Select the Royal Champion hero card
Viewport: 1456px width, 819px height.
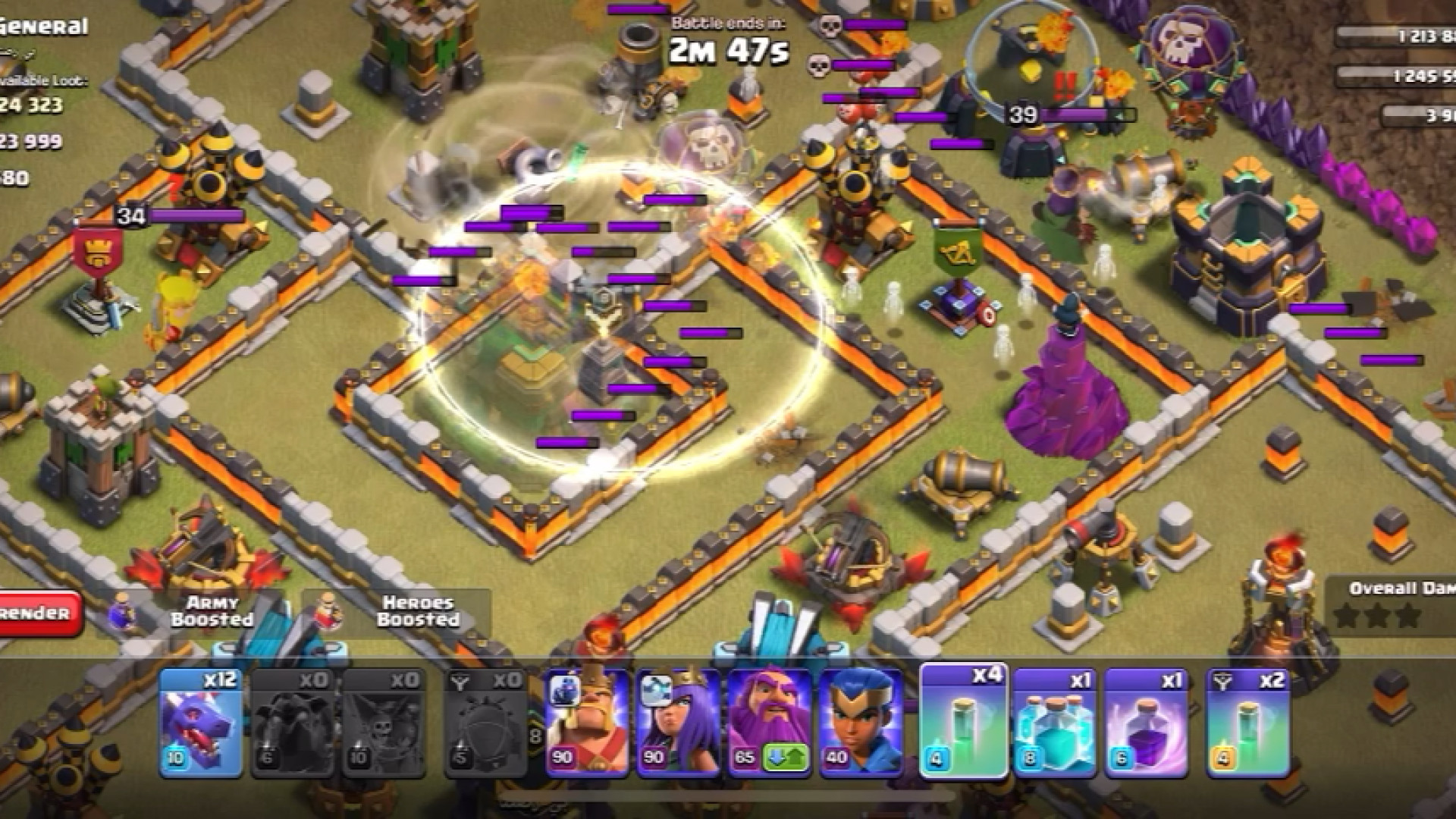(861, 722)
